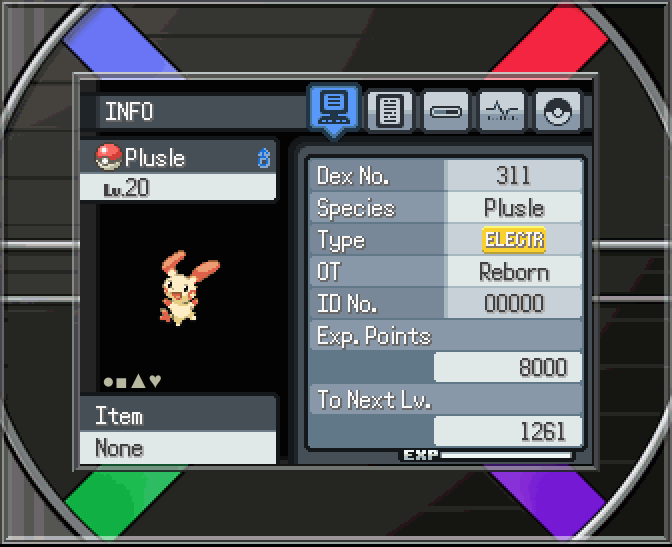Select the computer monitor Info tab
Image resolution: width=672 pixels, height=547 pixels.
334,108
